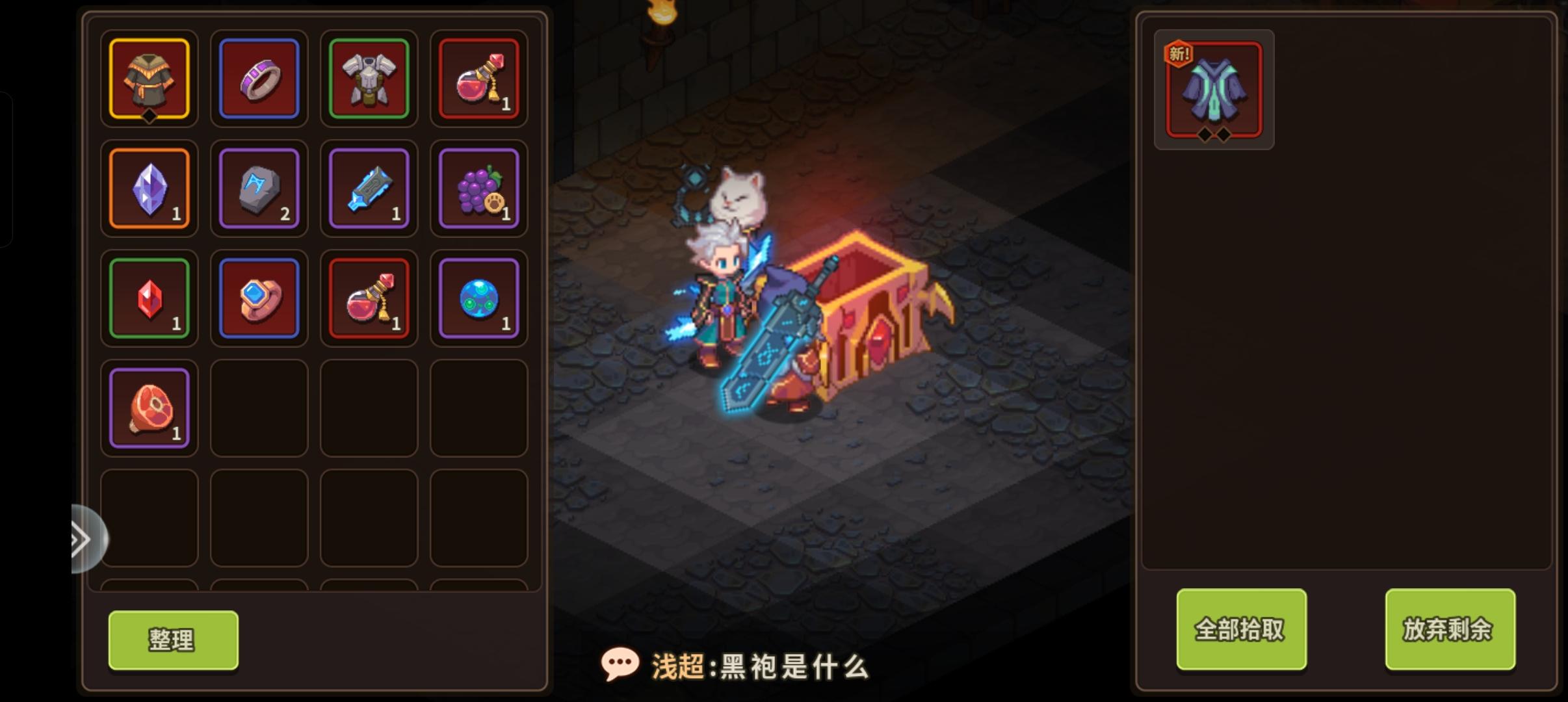Viewport: 1568px width, 702px height.
Task: Select the purple crystal shard item
Action: point(150,189)
